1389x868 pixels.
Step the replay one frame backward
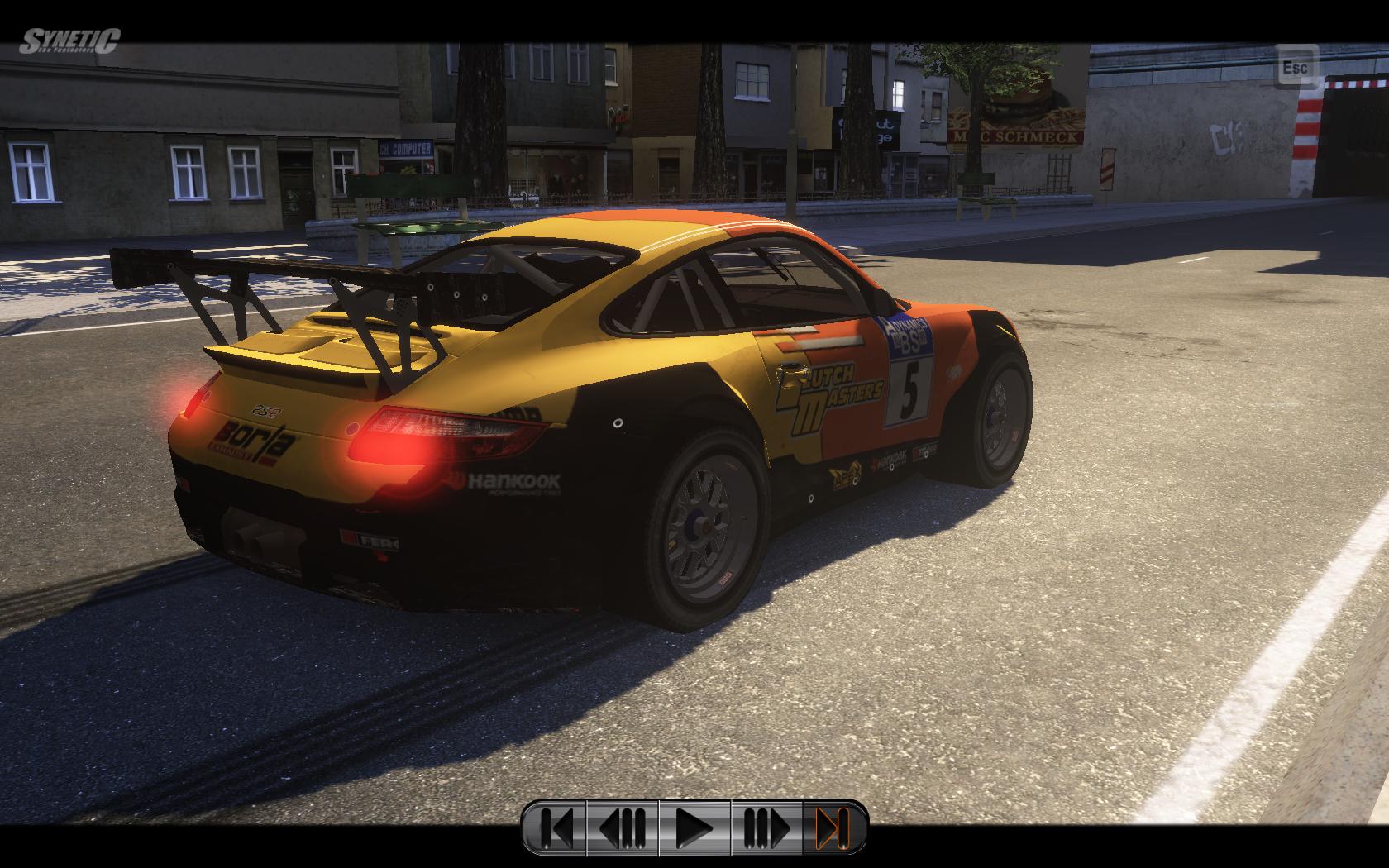(x=623, y=827)
